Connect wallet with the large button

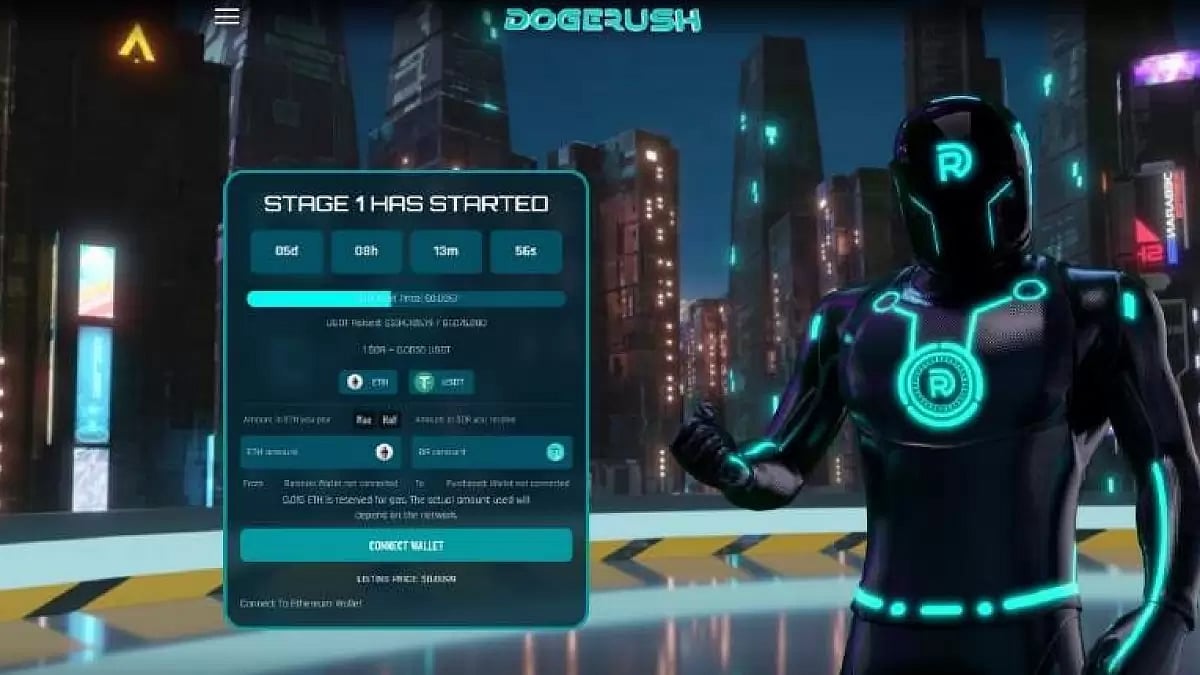click(x=406, y=545)
